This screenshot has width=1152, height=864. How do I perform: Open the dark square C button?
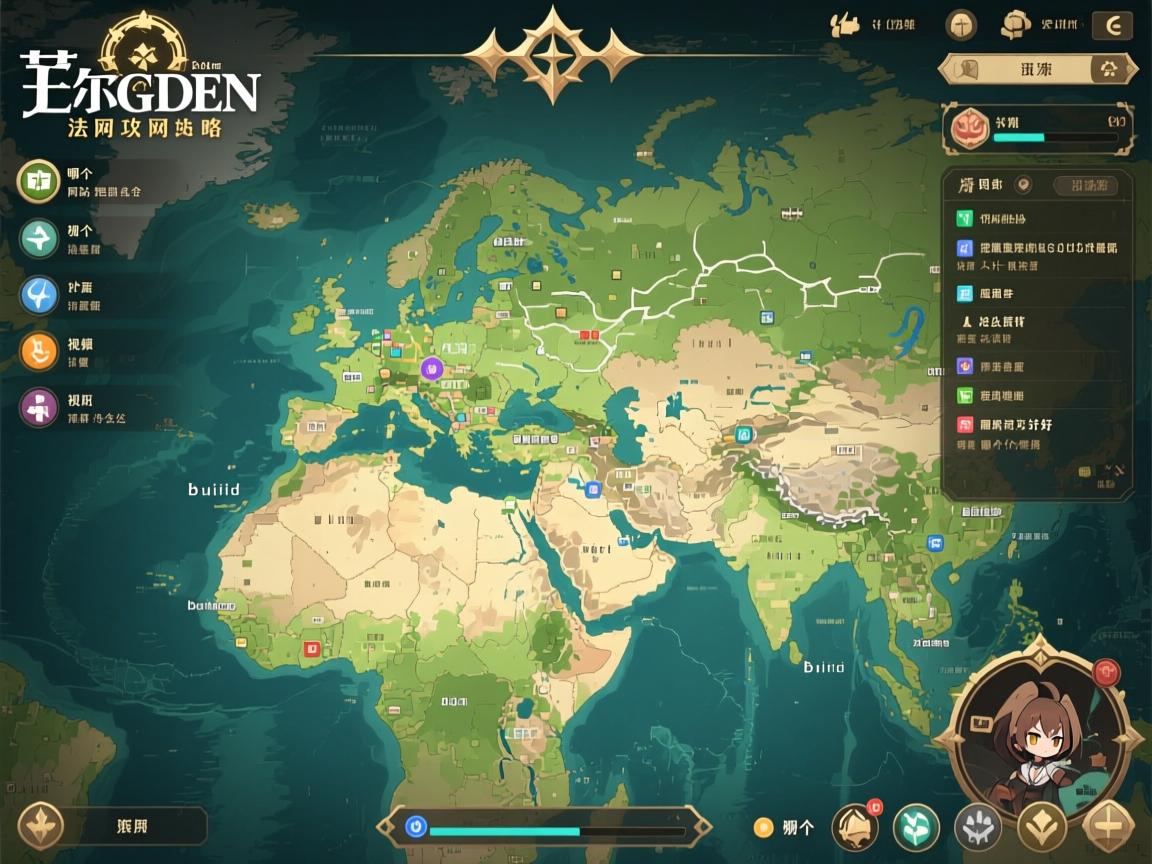click(1112, 25)
